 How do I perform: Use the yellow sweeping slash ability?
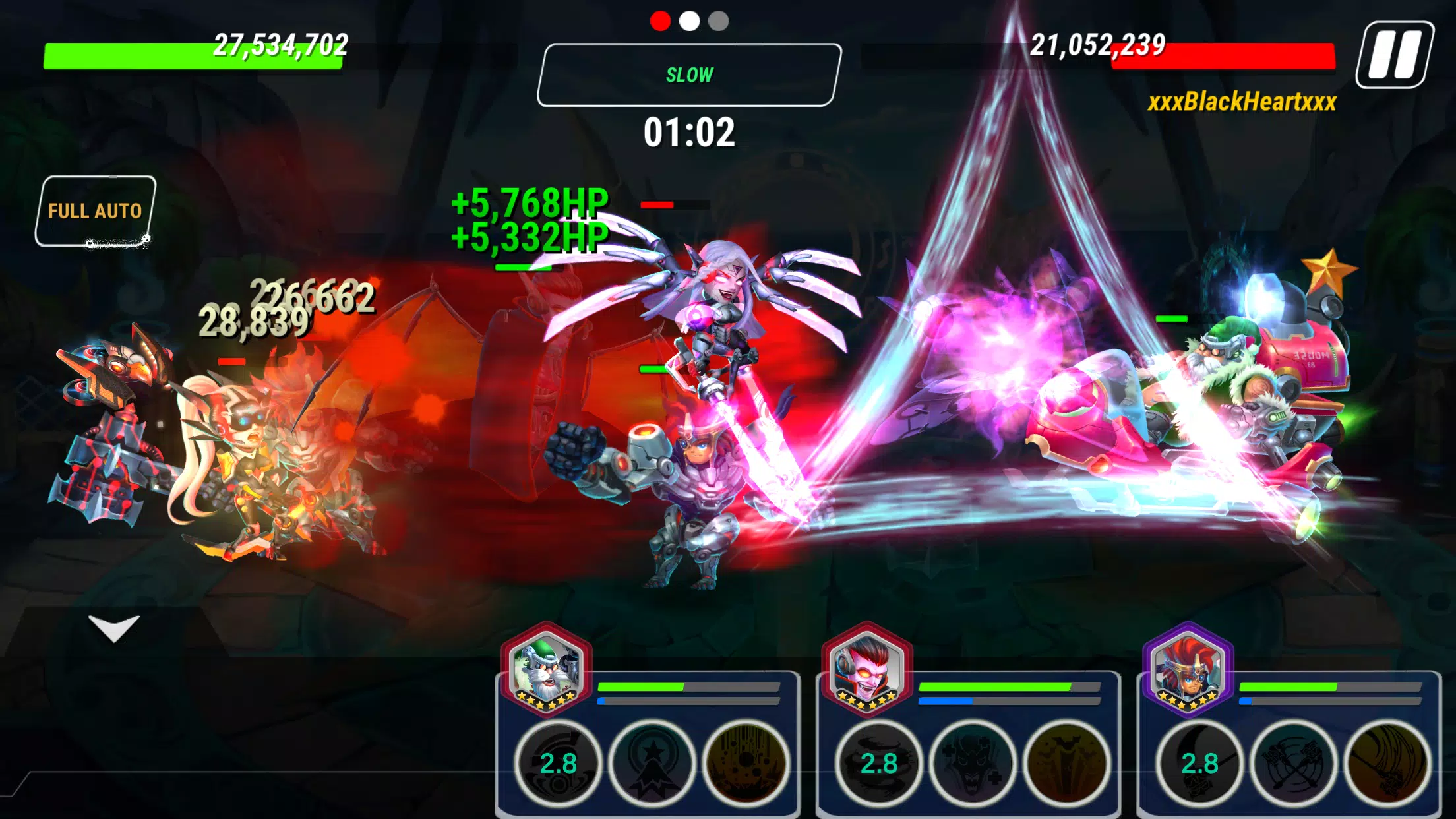(x=1387, y=764)
